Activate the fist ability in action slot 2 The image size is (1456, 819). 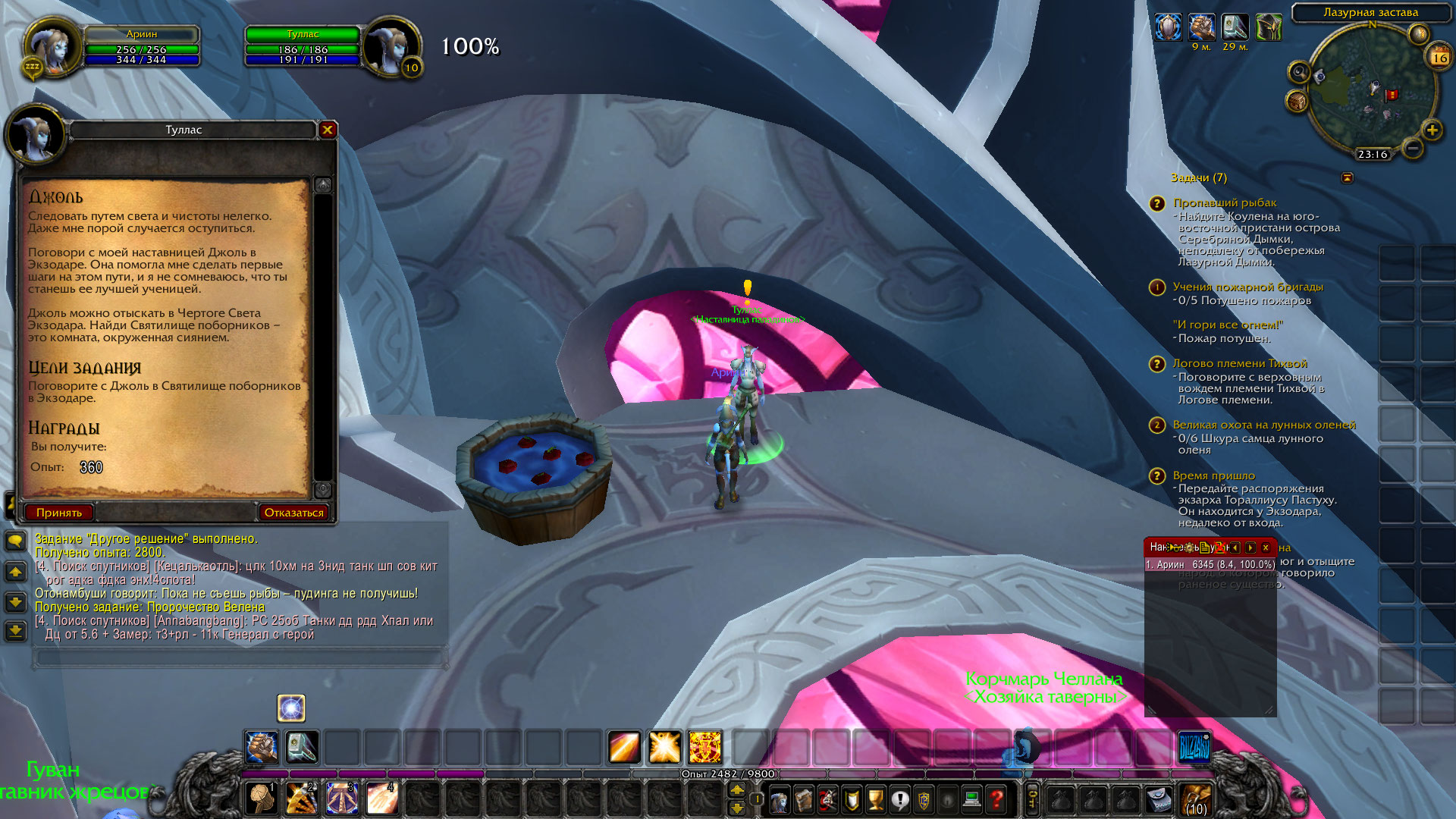[x=301, y=799]
